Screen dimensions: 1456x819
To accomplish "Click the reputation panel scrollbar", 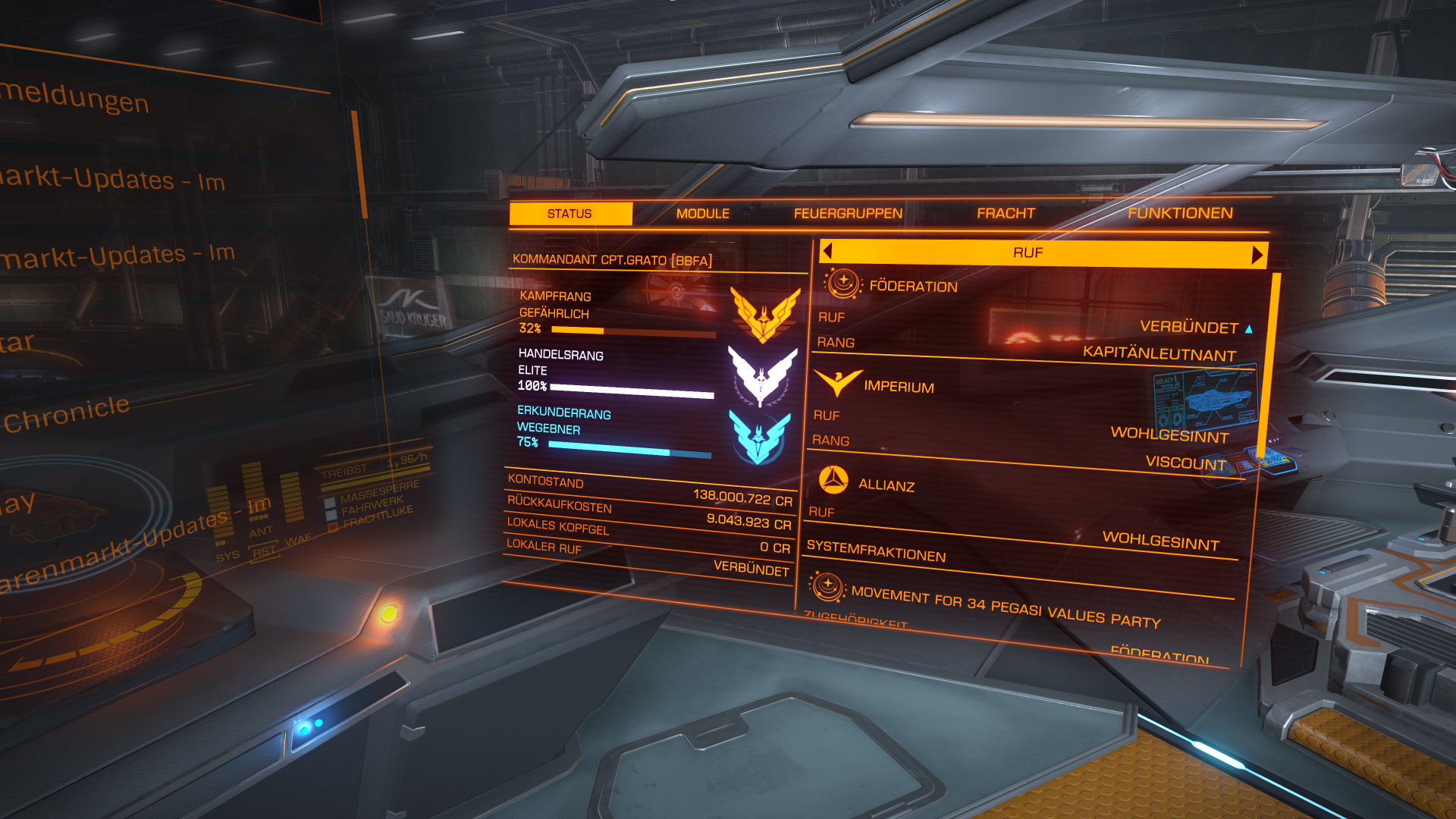I will pyautogui.click(x=1269, y=364).
